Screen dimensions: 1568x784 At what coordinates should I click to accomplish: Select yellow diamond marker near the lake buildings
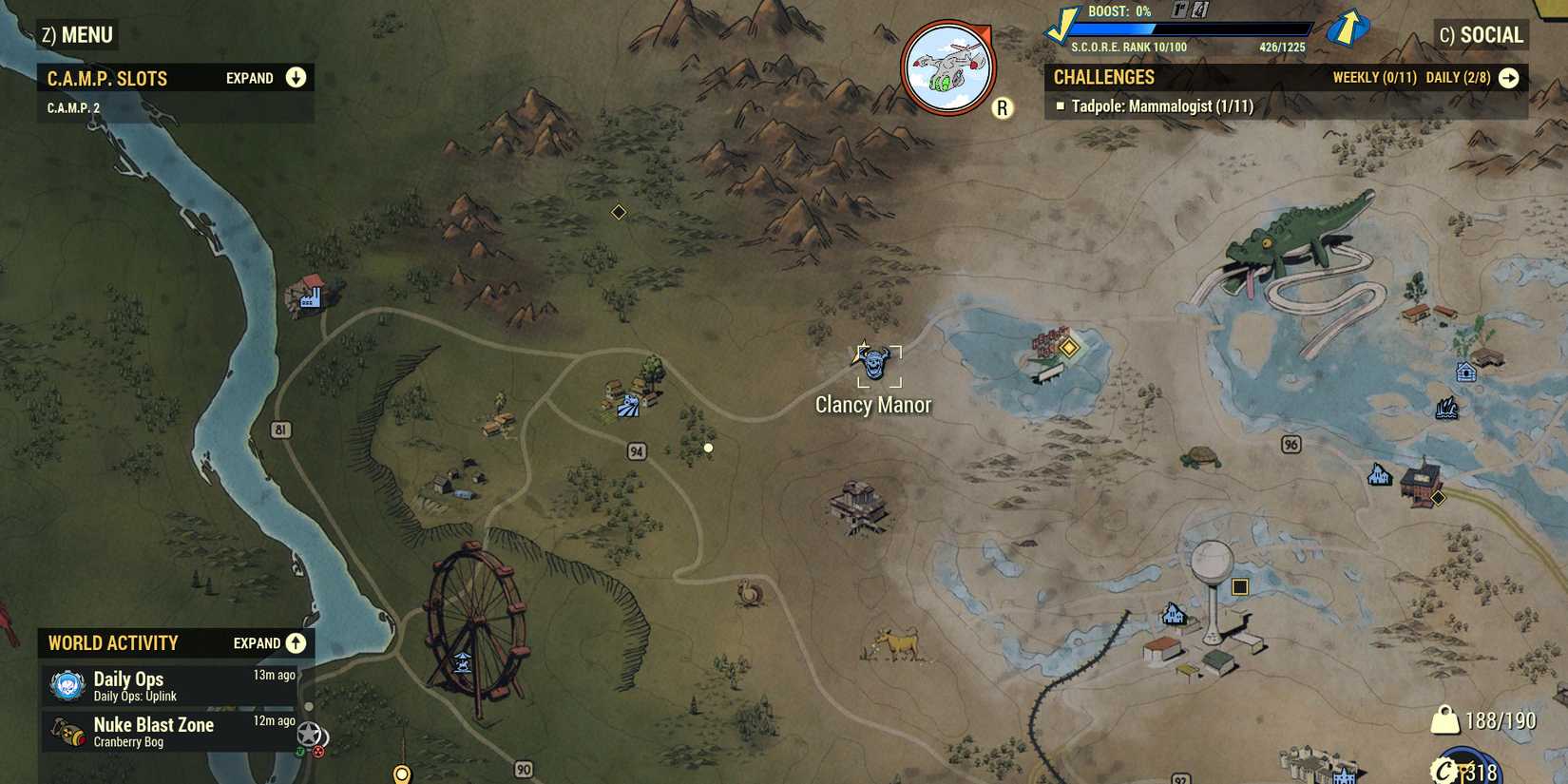pyautogui.click(x=1068, y=349)
